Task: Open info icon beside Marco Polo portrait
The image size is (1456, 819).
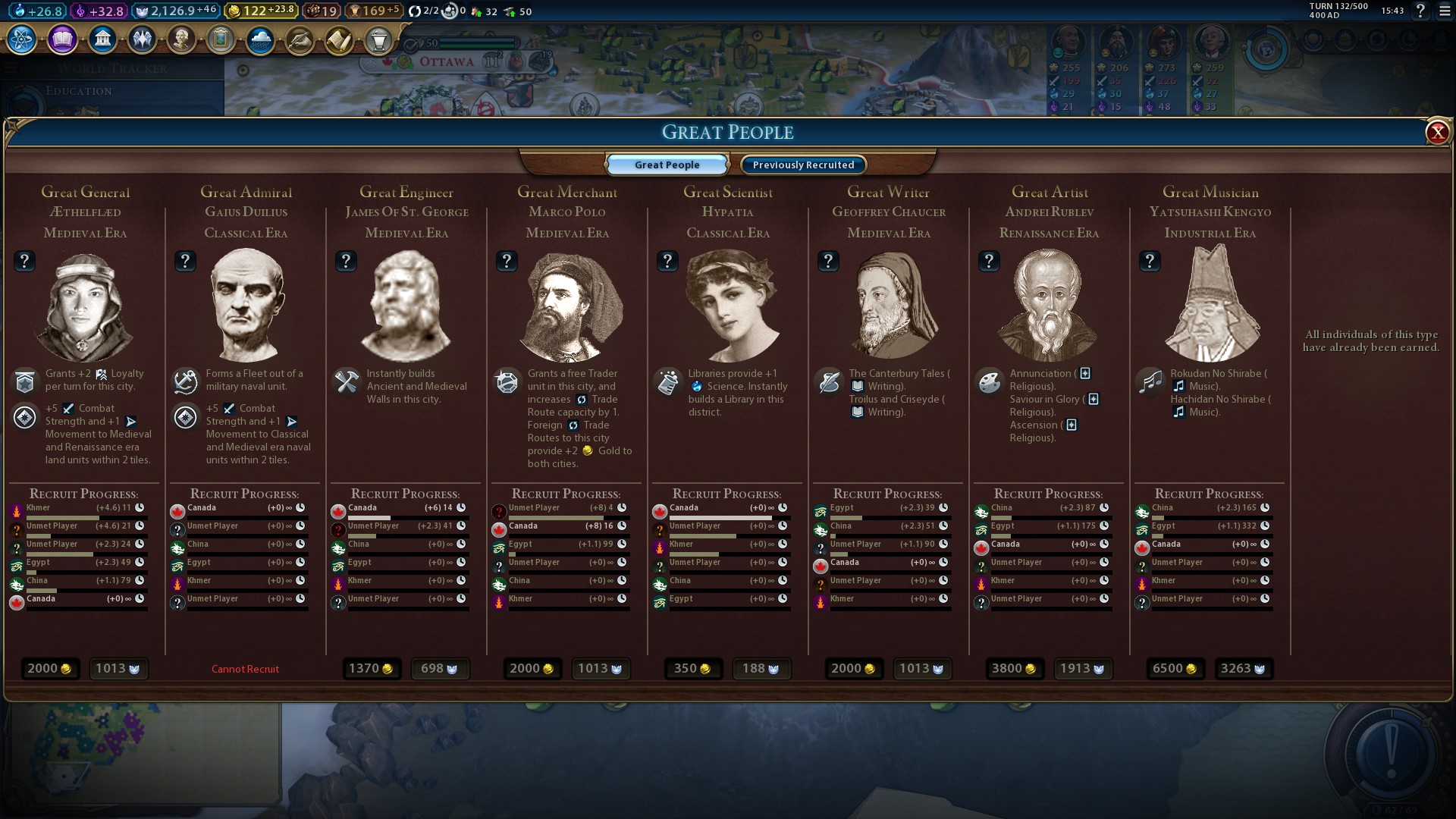Action: click(x=507, y=261)
